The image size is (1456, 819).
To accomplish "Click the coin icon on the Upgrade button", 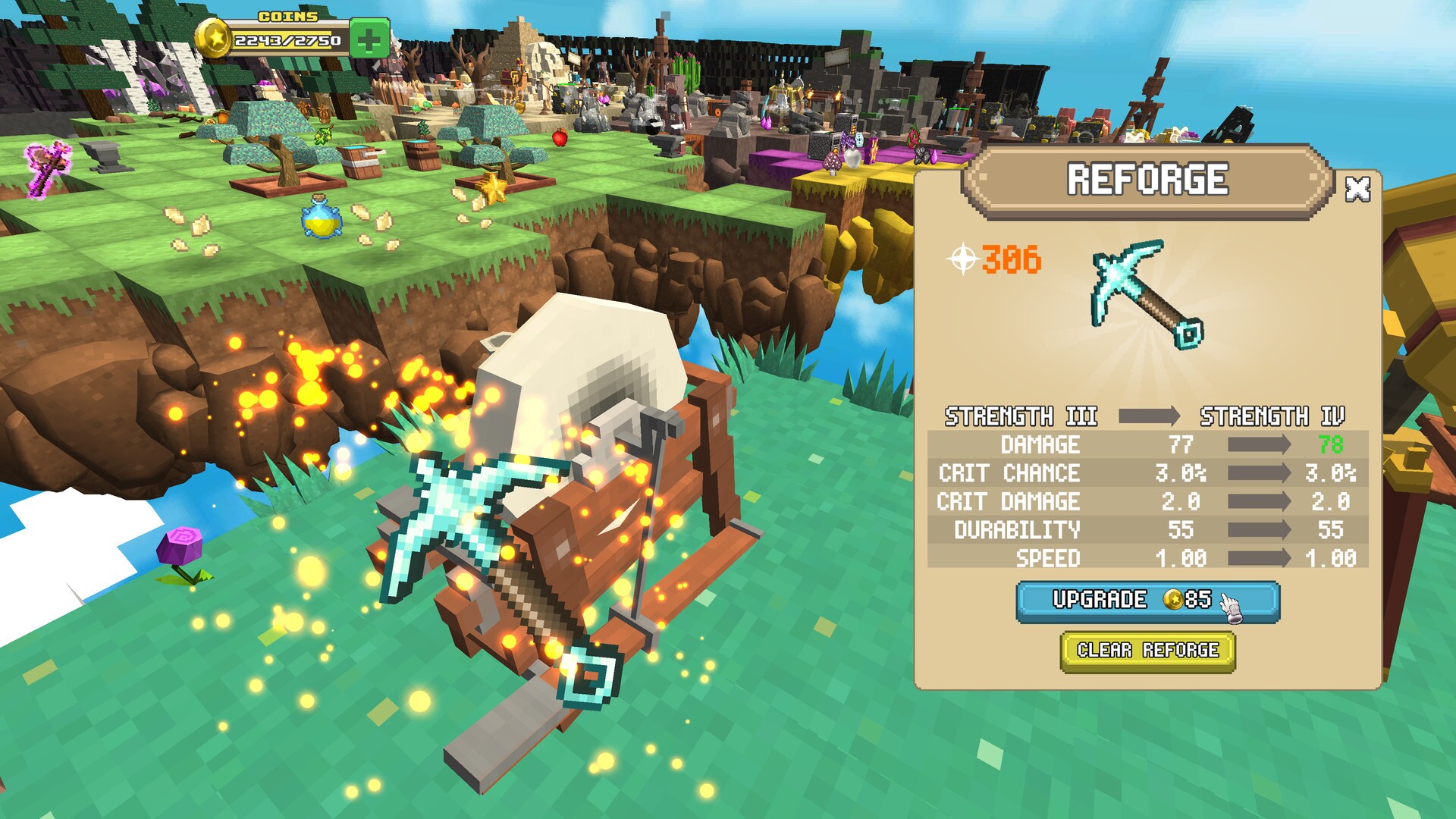I will click(x=1175, y=599).
